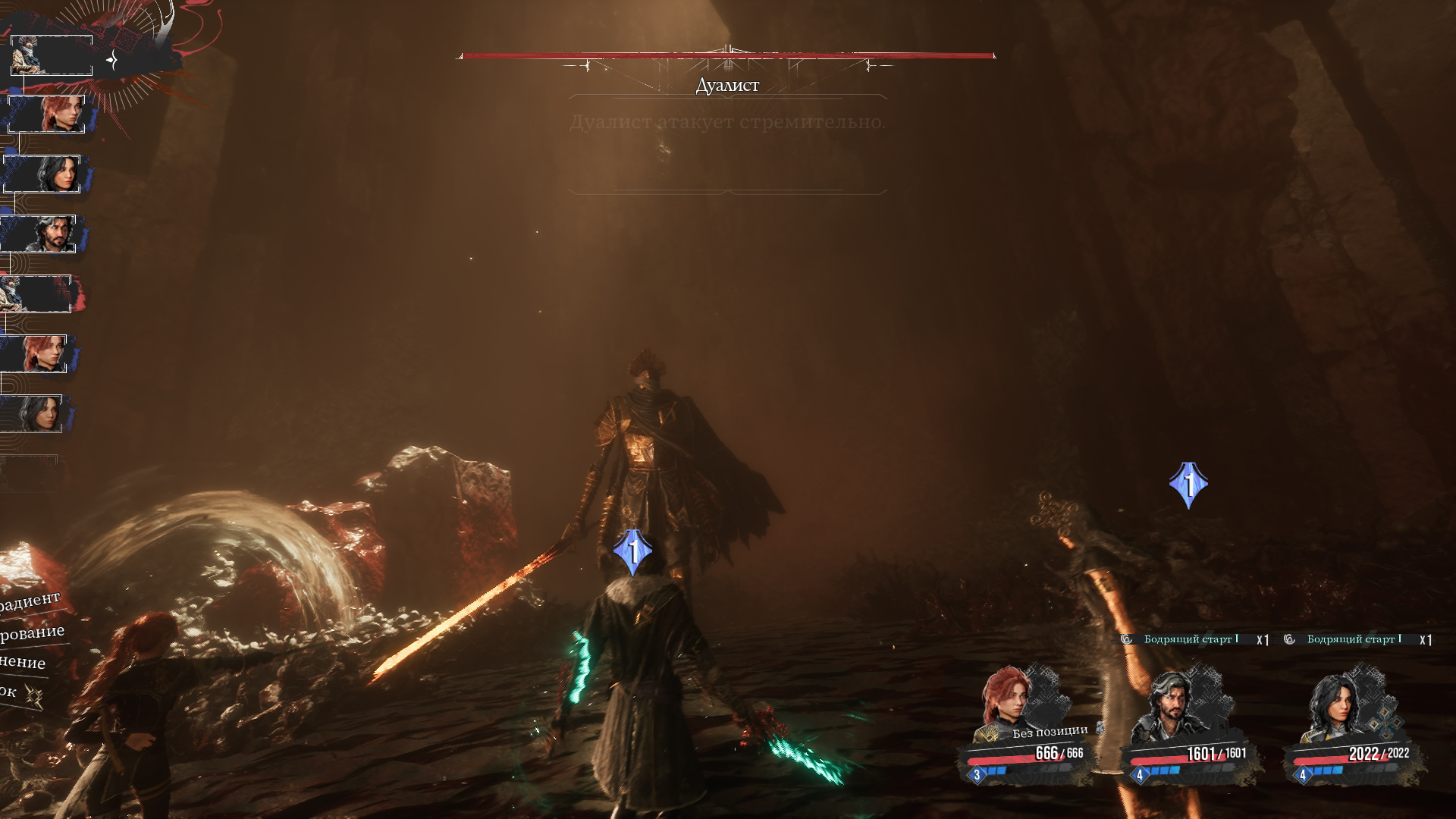This screenshot has width=1456, height=819.
Task: Click the Бодрящий старт buff above the bearded man
Action: pyautogui.click(x=1190, y=639)
